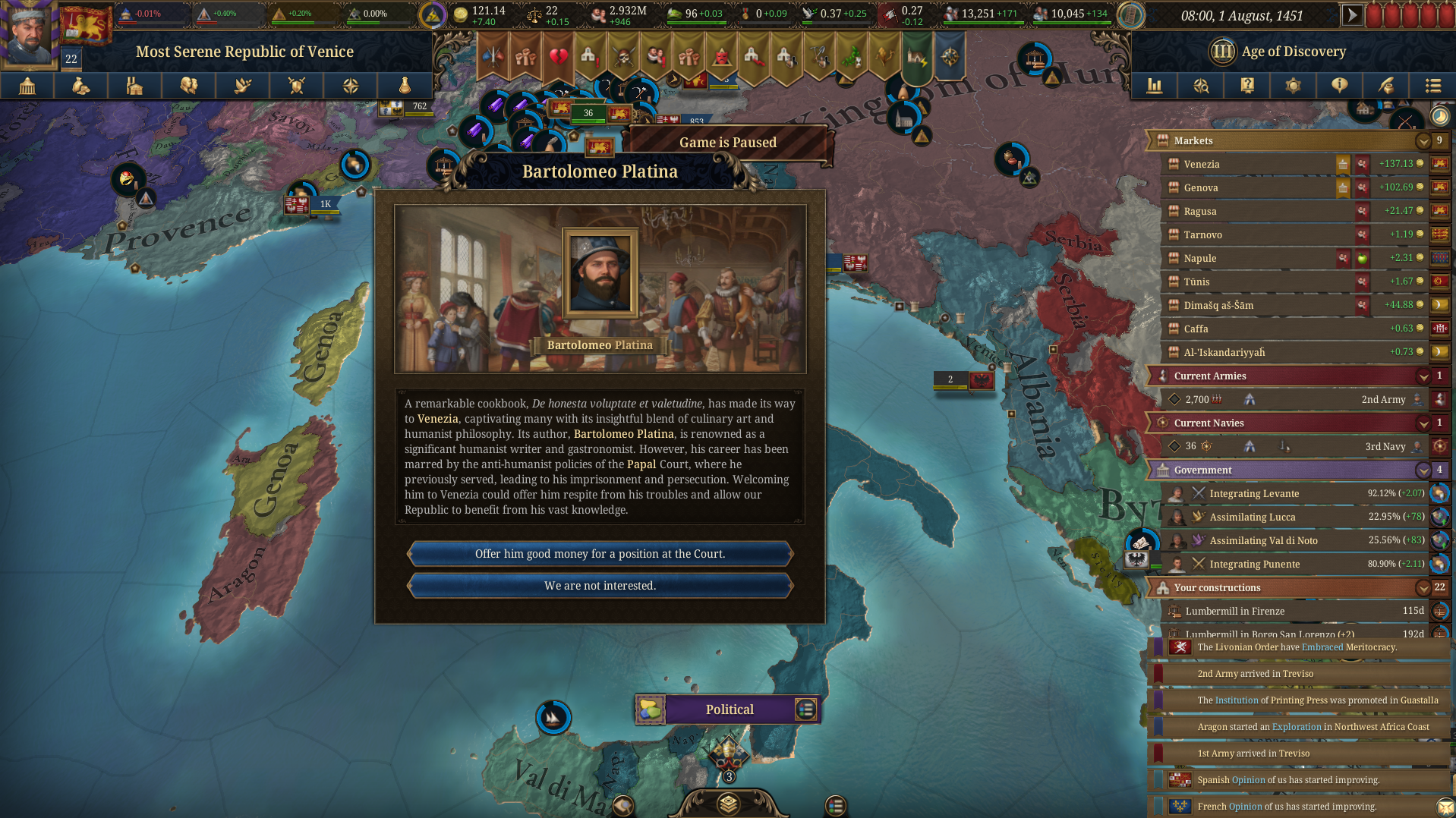Select the Production building icon in the toolbar

[x=134, y=86]
